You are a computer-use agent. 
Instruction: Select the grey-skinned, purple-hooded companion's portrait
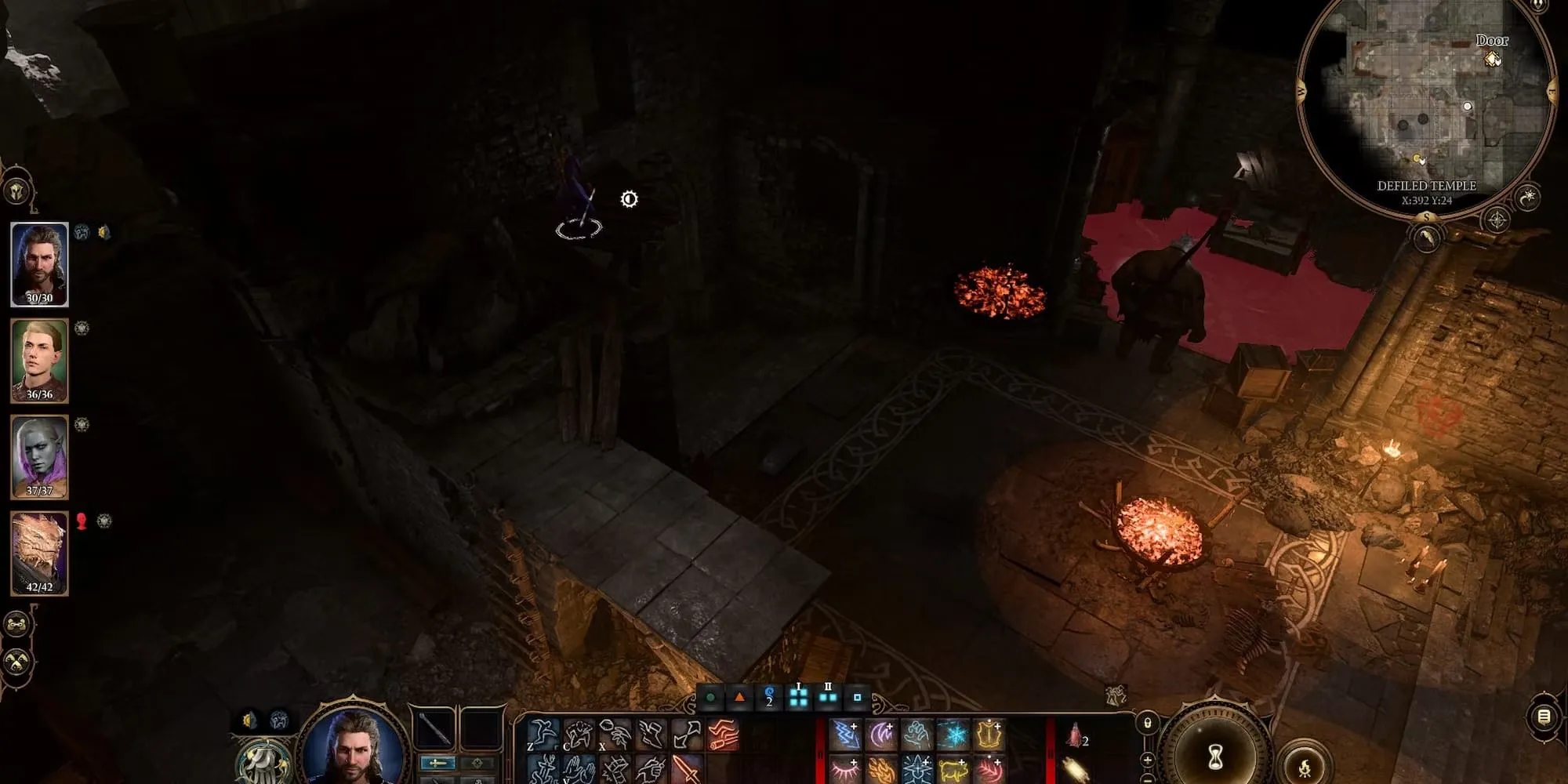coord(39,457)
